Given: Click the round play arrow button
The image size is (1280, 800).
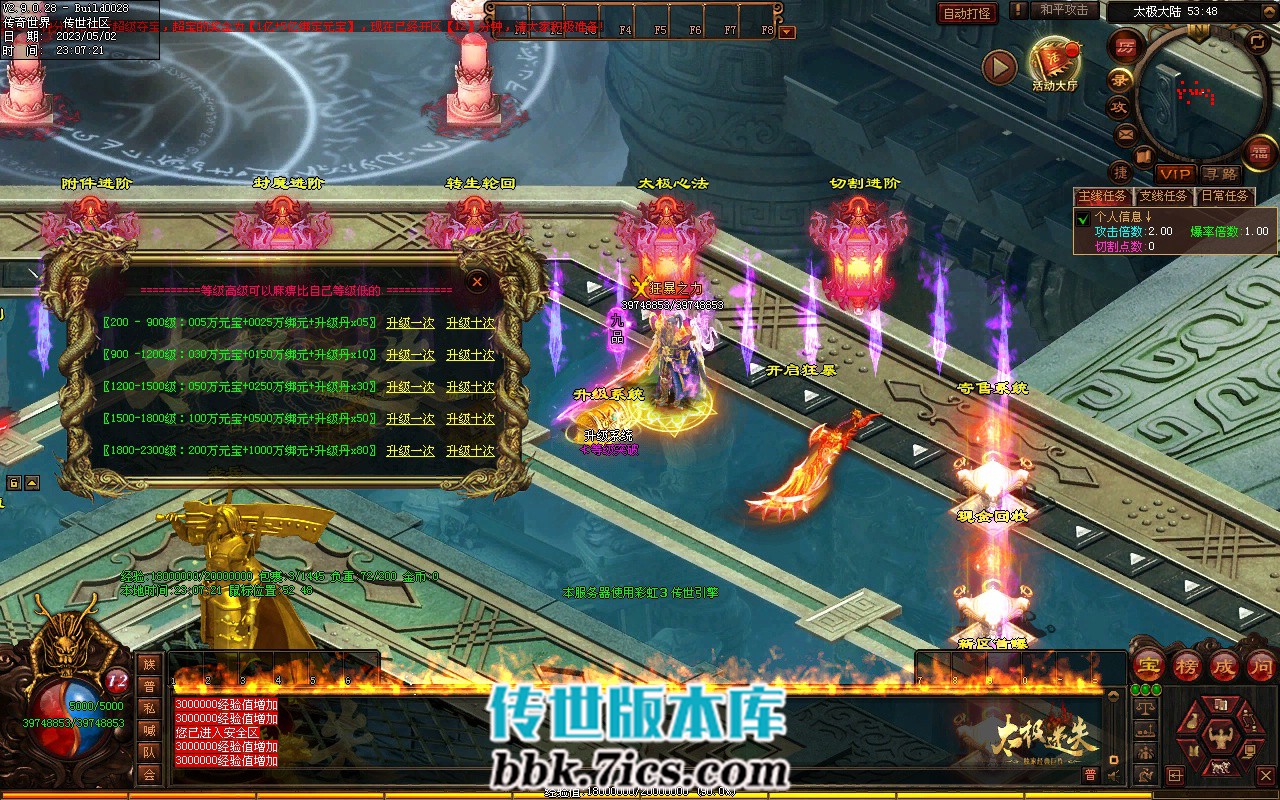Looking at the screenshot, I should [x=999, y=68].
